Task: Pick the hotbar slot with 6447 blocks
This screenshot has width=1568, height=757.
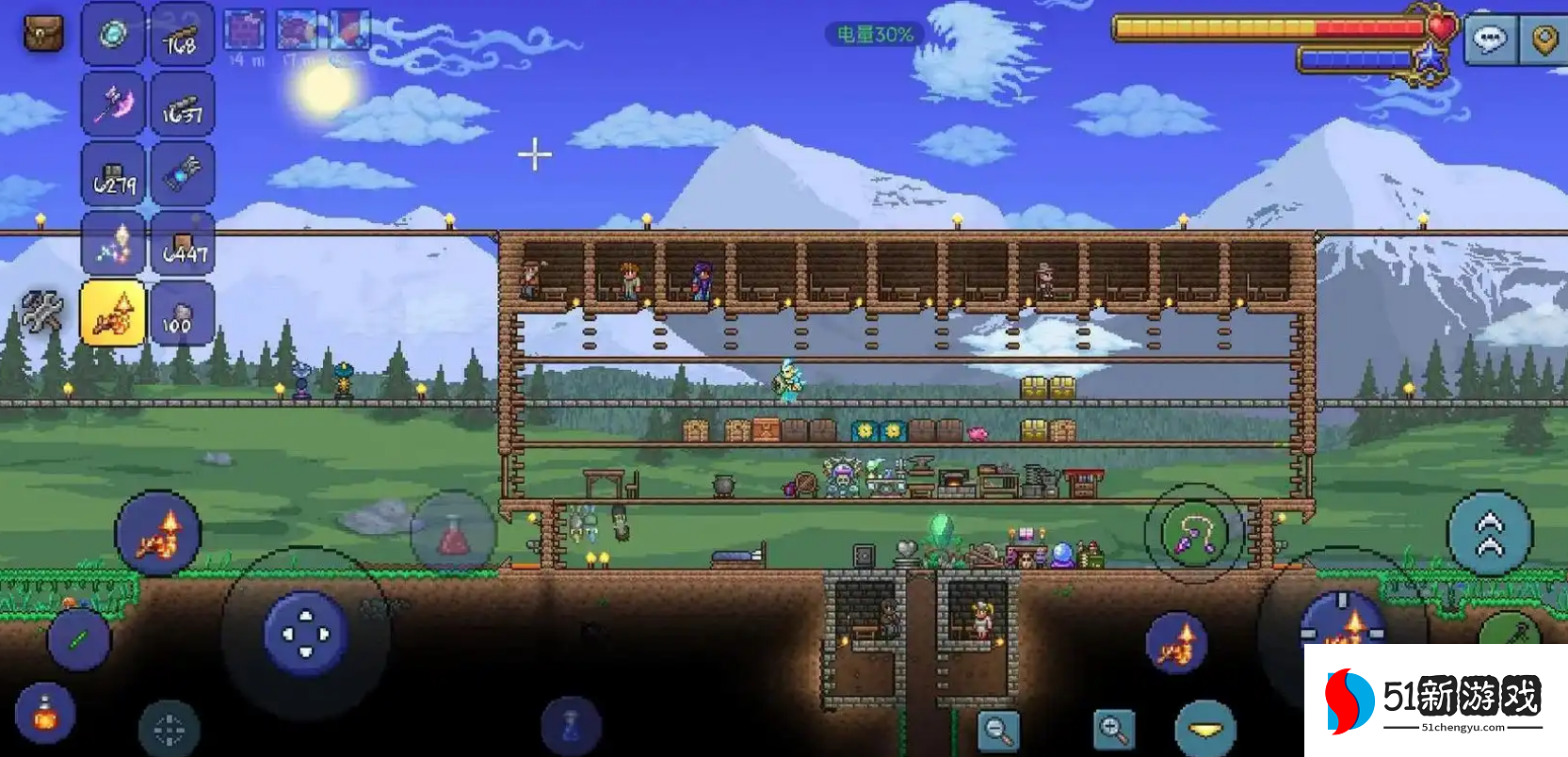Action: tap(183, 244)
